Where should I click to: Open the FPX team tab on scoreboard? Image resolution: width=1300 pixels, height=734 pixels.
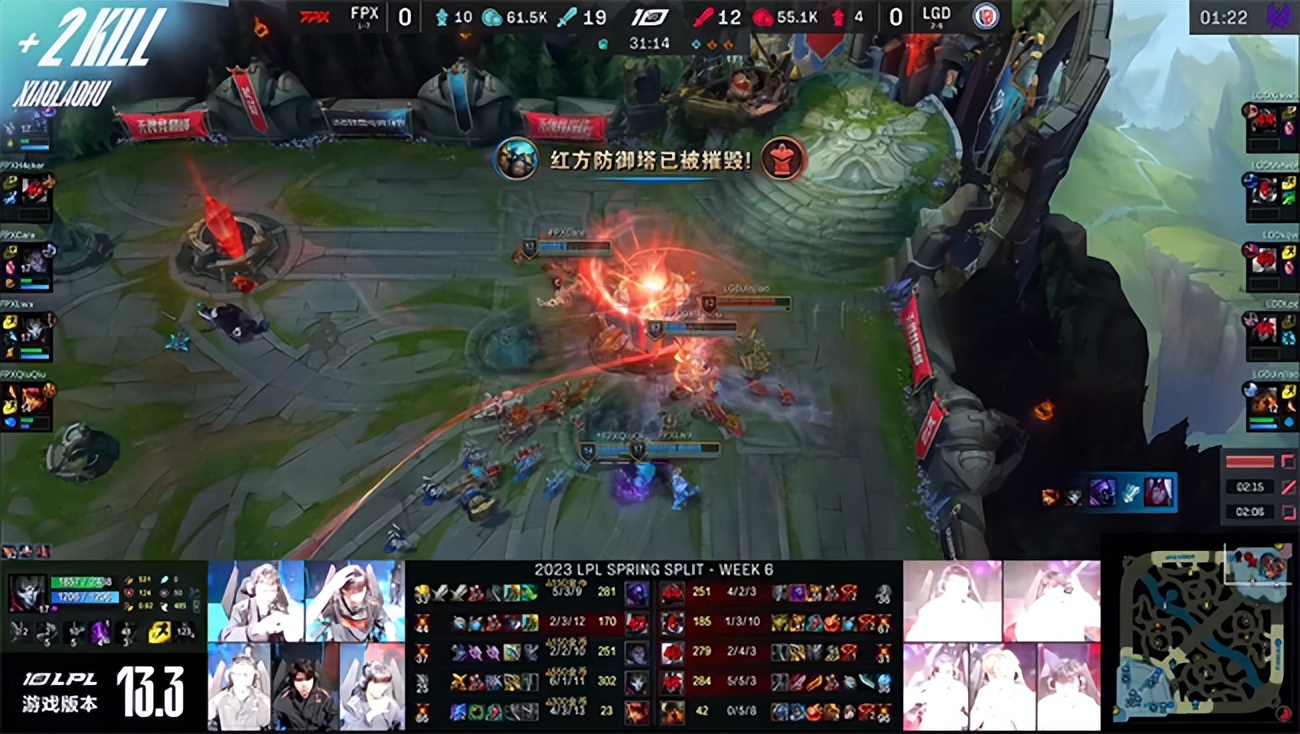[x=363, y=14]
